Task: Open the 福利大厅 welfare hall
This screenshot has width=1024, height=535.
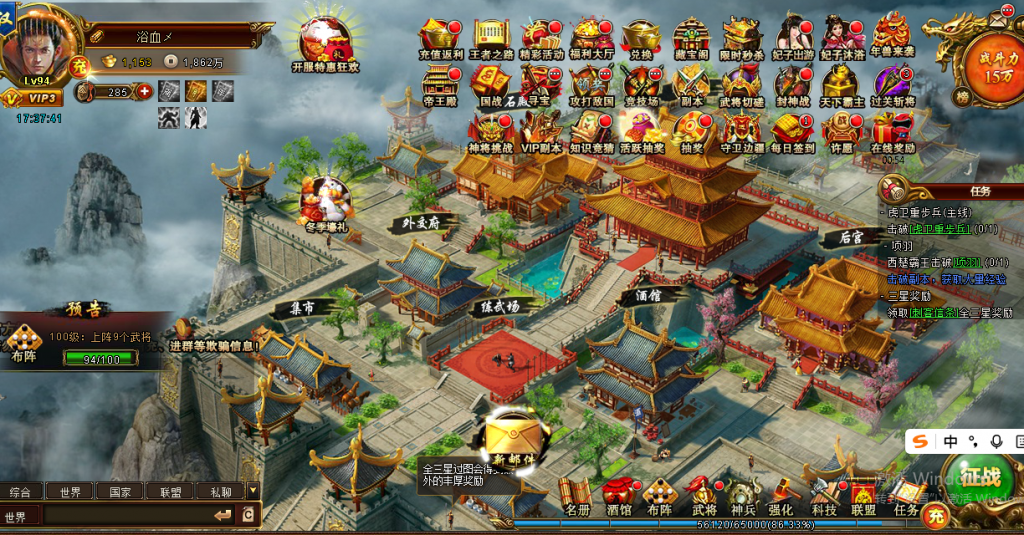Action: (x=590, y=36)
